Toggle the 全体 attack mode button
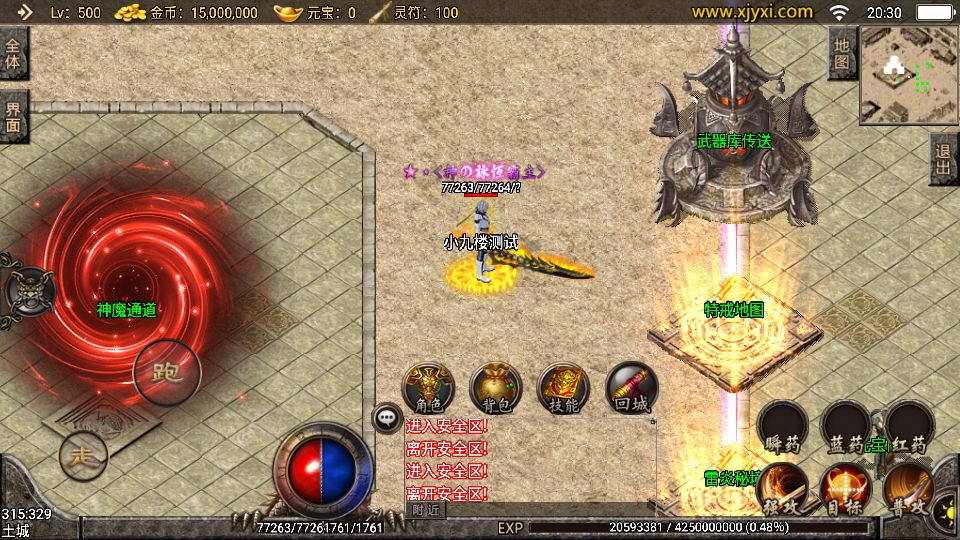The height and width of the screenshot is (540, 960). tap(14, 53)
